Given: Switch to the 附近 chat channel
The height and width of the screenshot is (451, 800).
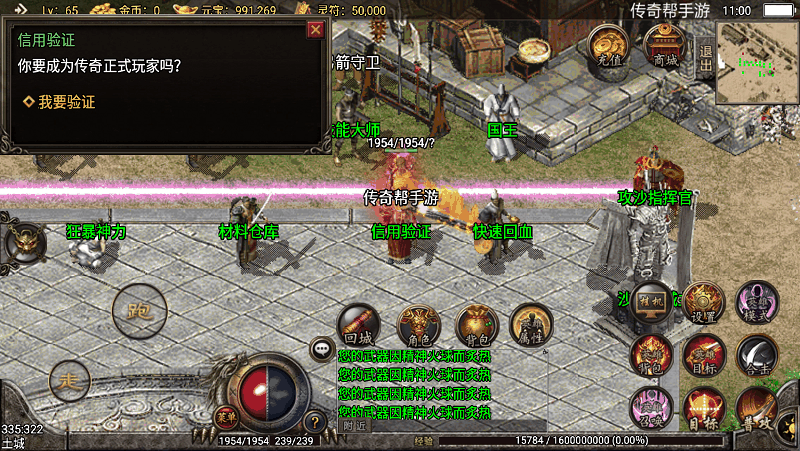Looking at the screenshot, I should click(x=355, y=425).
